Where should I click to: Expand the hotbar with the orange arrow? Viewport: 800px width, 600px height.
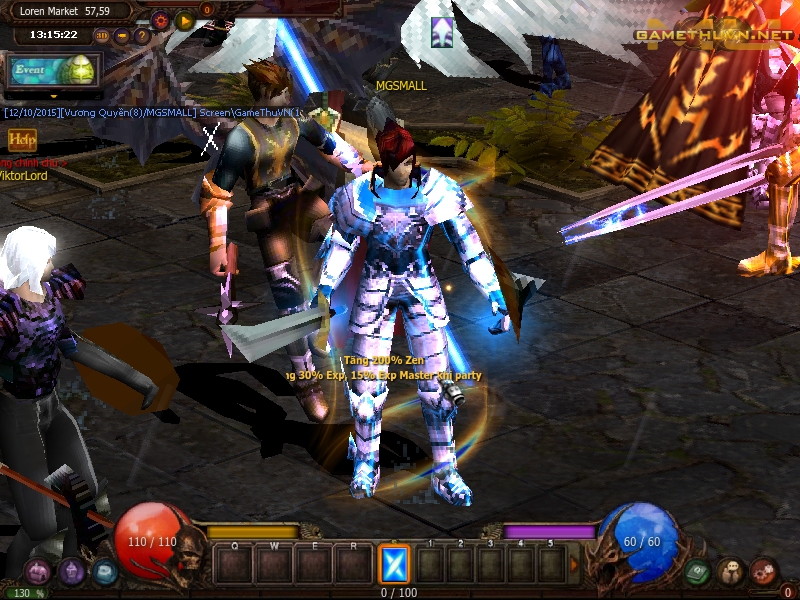(573, 565)
